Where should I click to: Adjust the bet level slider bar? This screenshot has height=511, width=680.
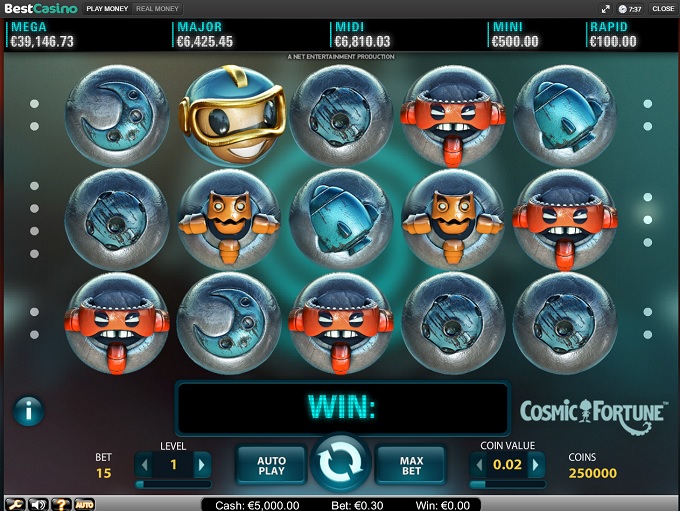tap(173, 484)
